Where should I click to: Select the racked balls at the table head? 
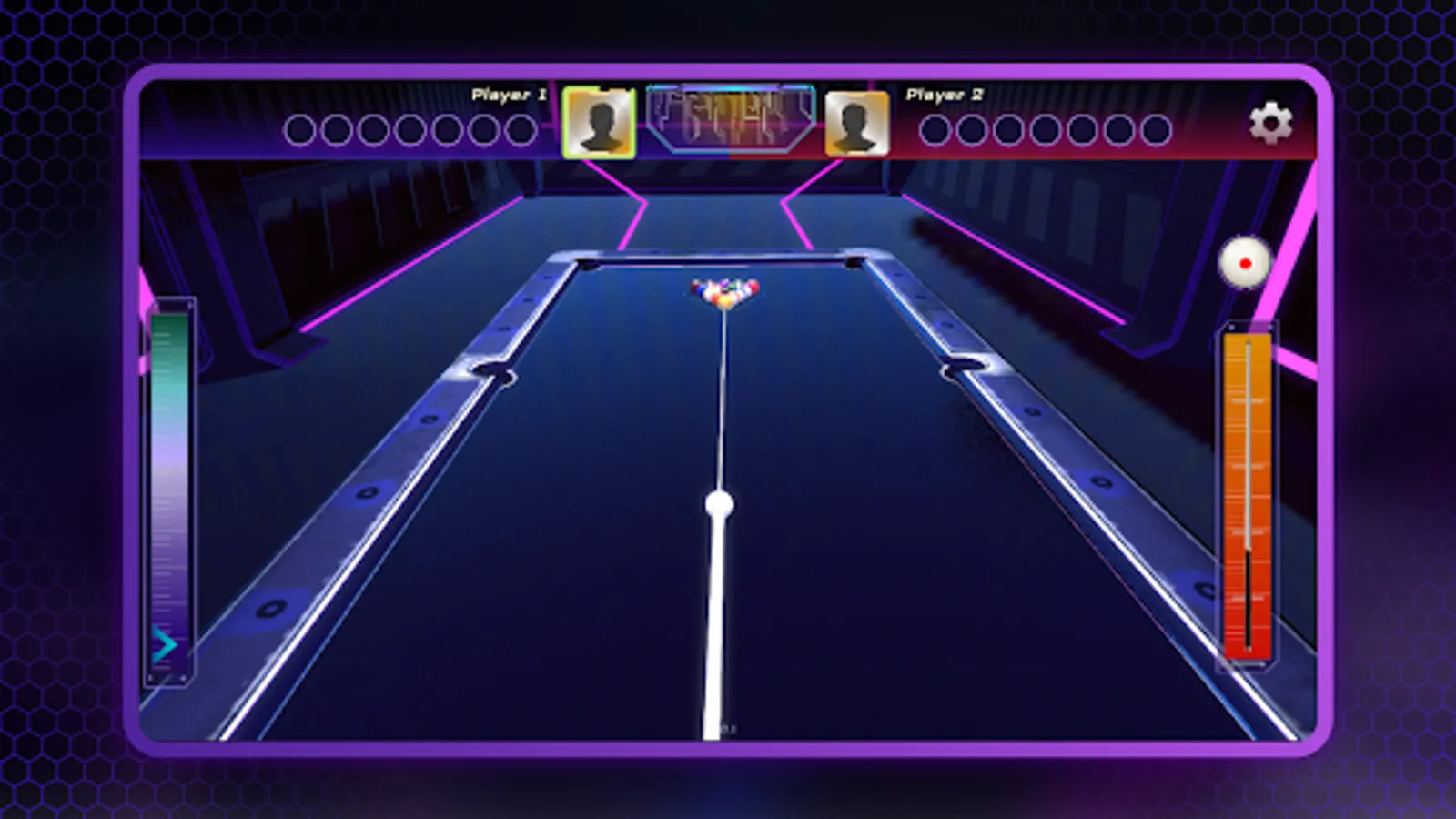point(723,291)
